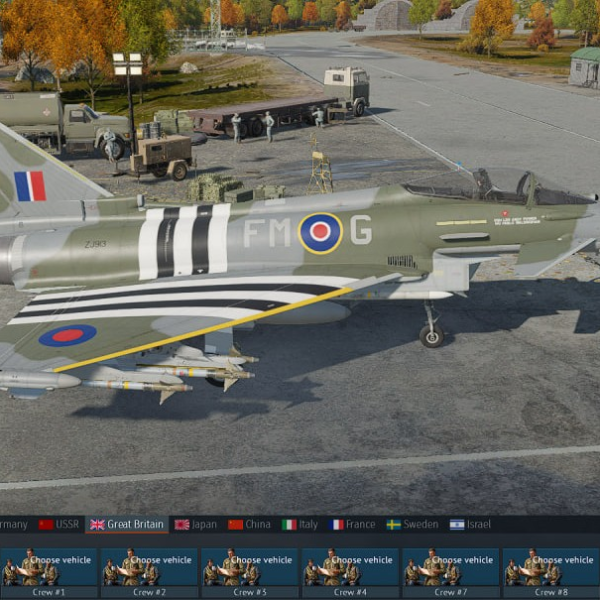Show the Germany nation tab
The image size is (600, 600).
13,524
